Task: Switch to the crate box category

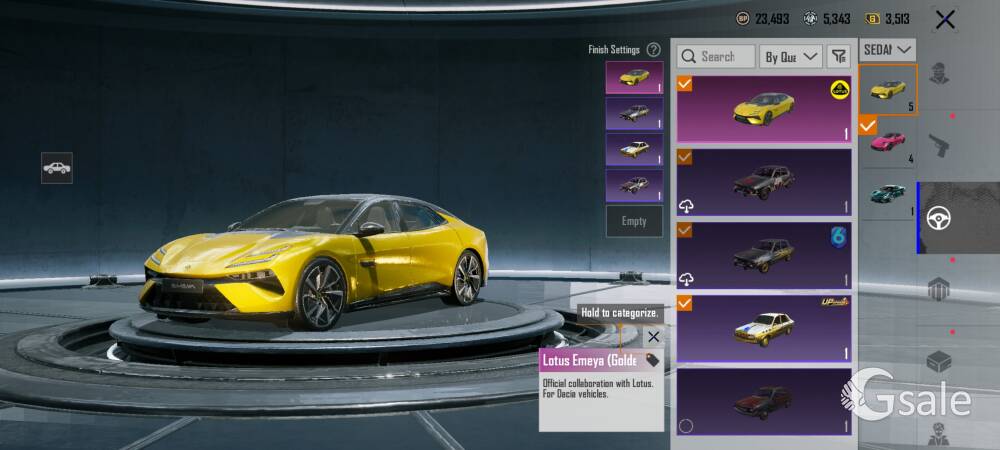Action: [938, 362]
